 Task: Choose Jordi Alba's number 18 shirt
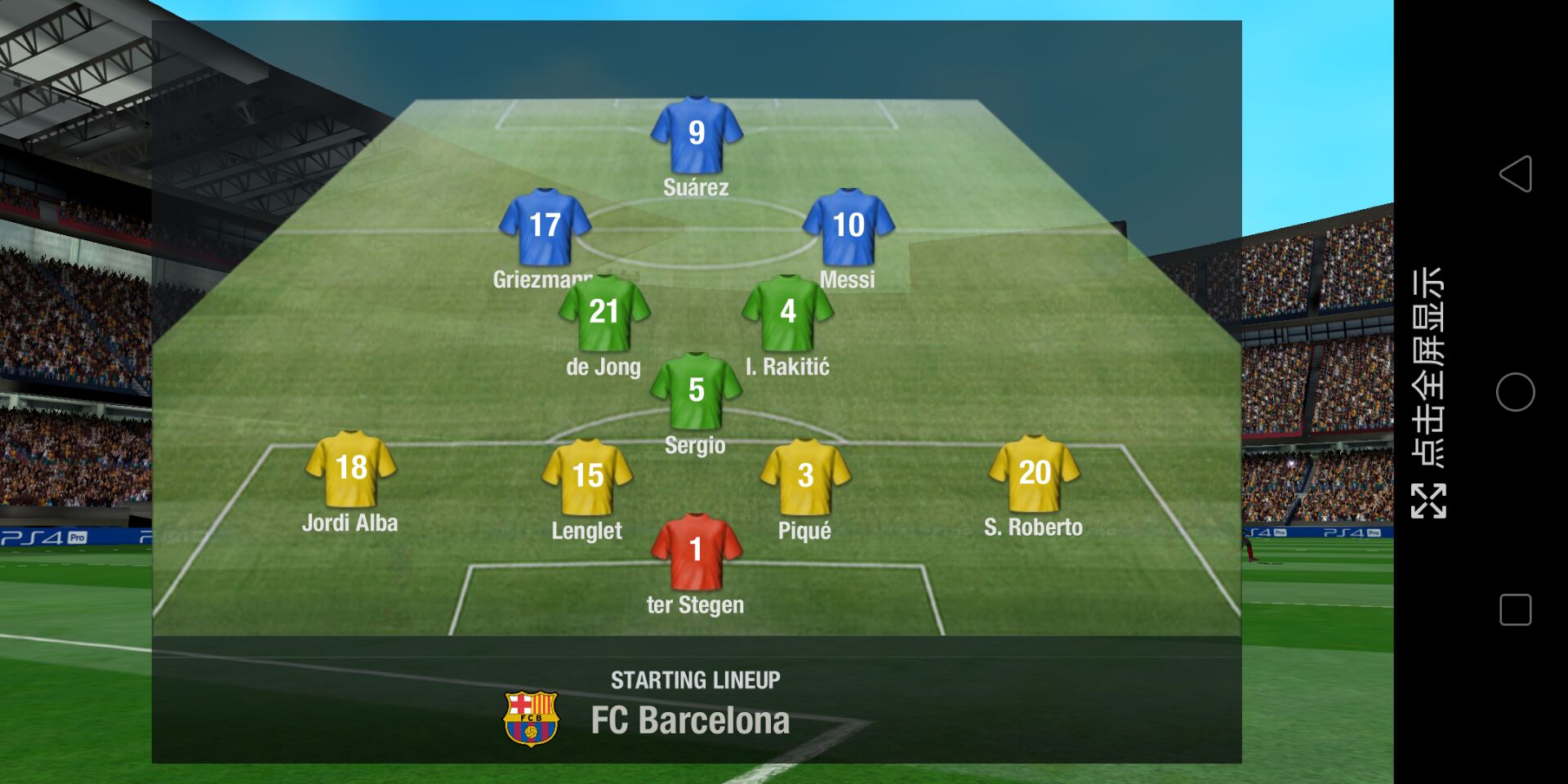(x=351, y=470)
